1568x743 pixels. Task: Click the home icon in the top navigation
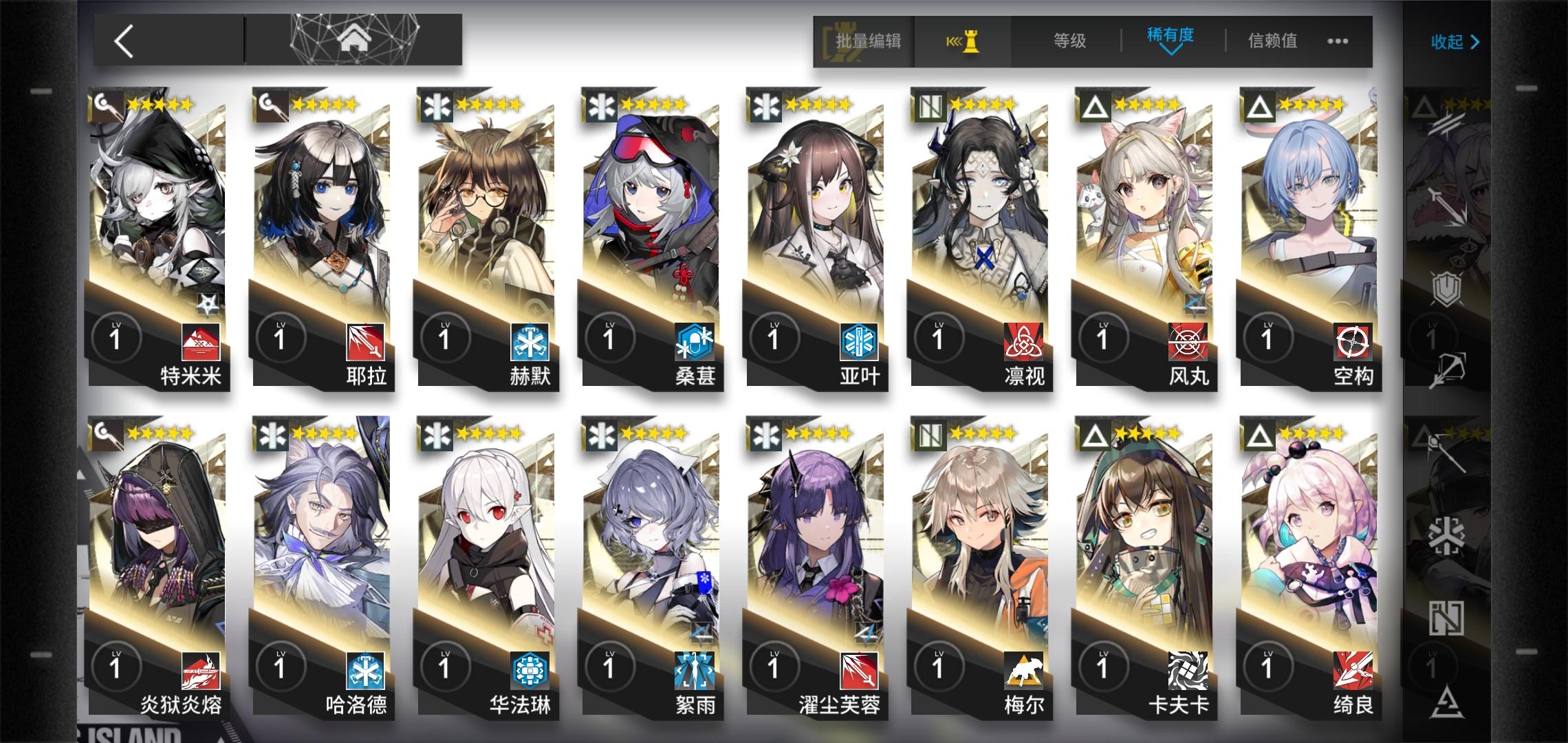pyautogui.click(x=353, y=39)
